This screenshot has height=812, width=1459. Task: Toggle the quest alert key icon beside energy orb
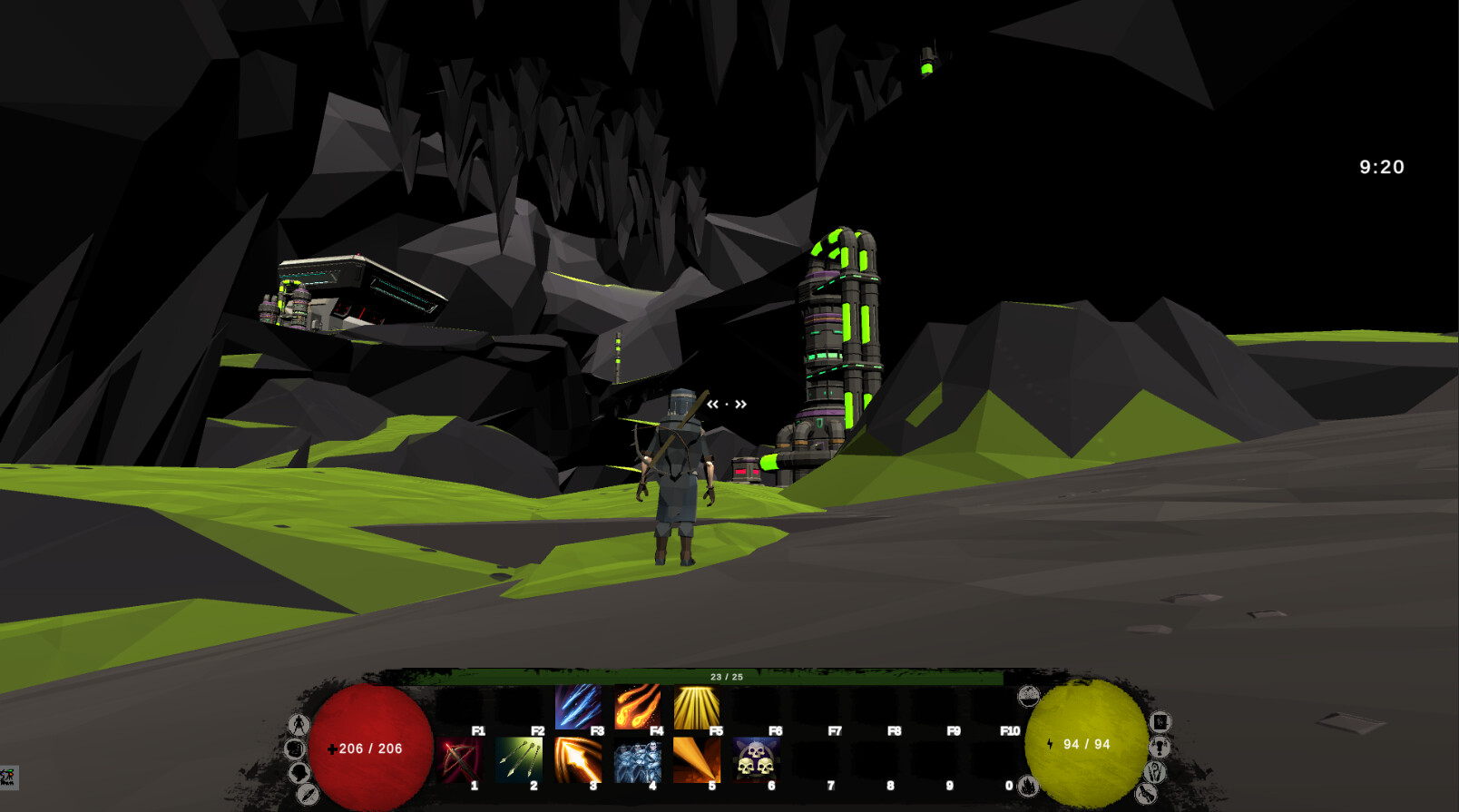tap(1160, 746)
